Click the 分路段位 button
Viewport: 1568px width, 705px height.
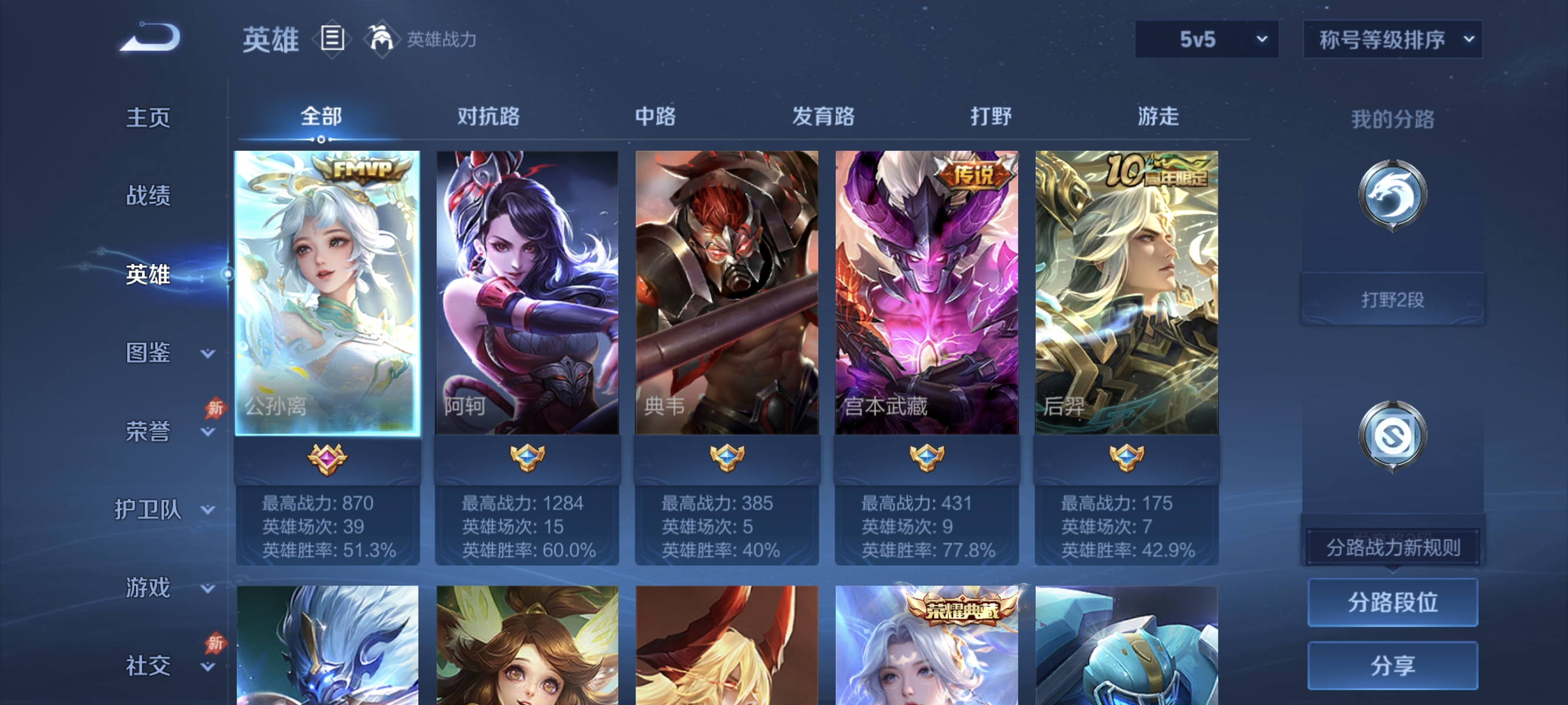(1394, 603)
